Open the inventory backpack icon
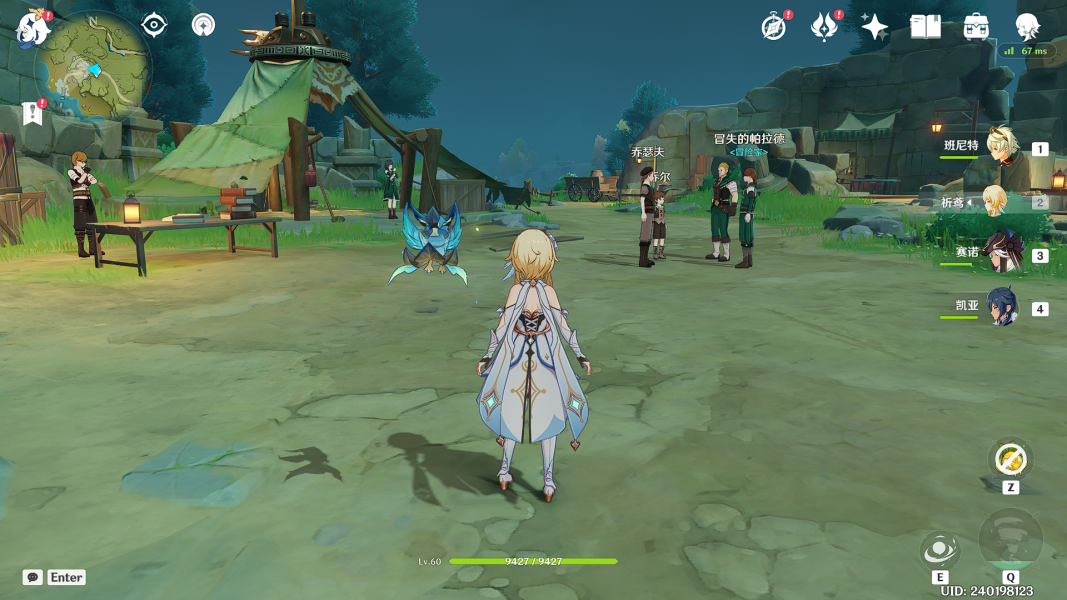Image resolution: width=1067 pixels, height=600 pixels. click(x=976, y=27)
